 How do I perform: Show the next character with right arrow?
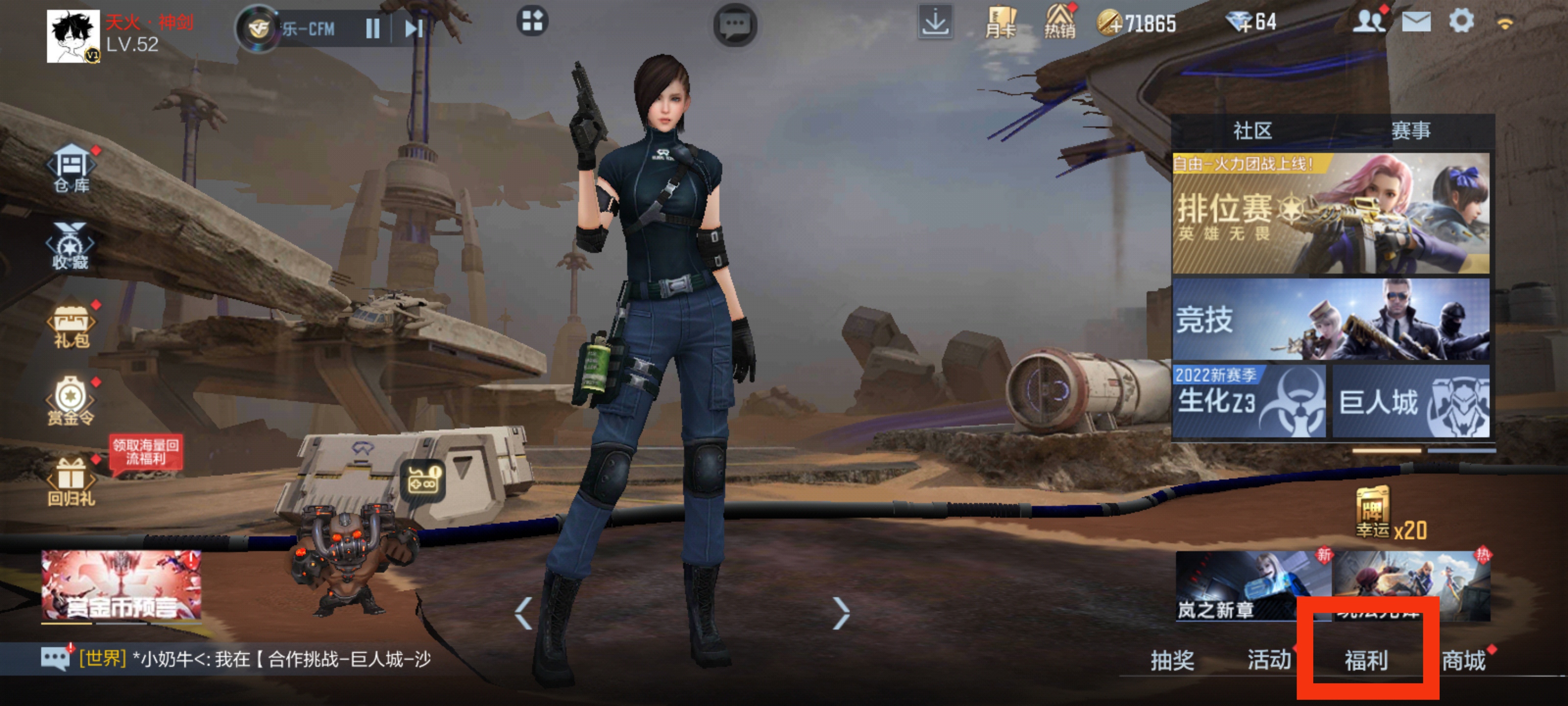[841, 612]
